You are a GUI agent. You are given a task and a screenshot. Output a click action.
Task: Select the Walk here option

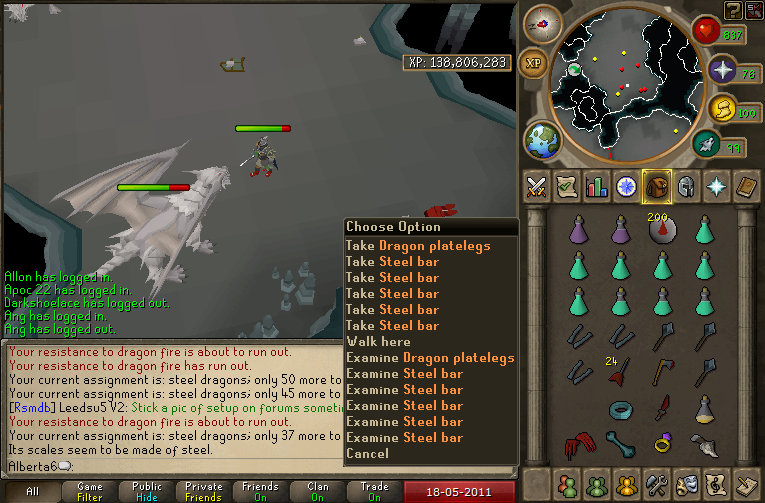click(x=378, y=342)
